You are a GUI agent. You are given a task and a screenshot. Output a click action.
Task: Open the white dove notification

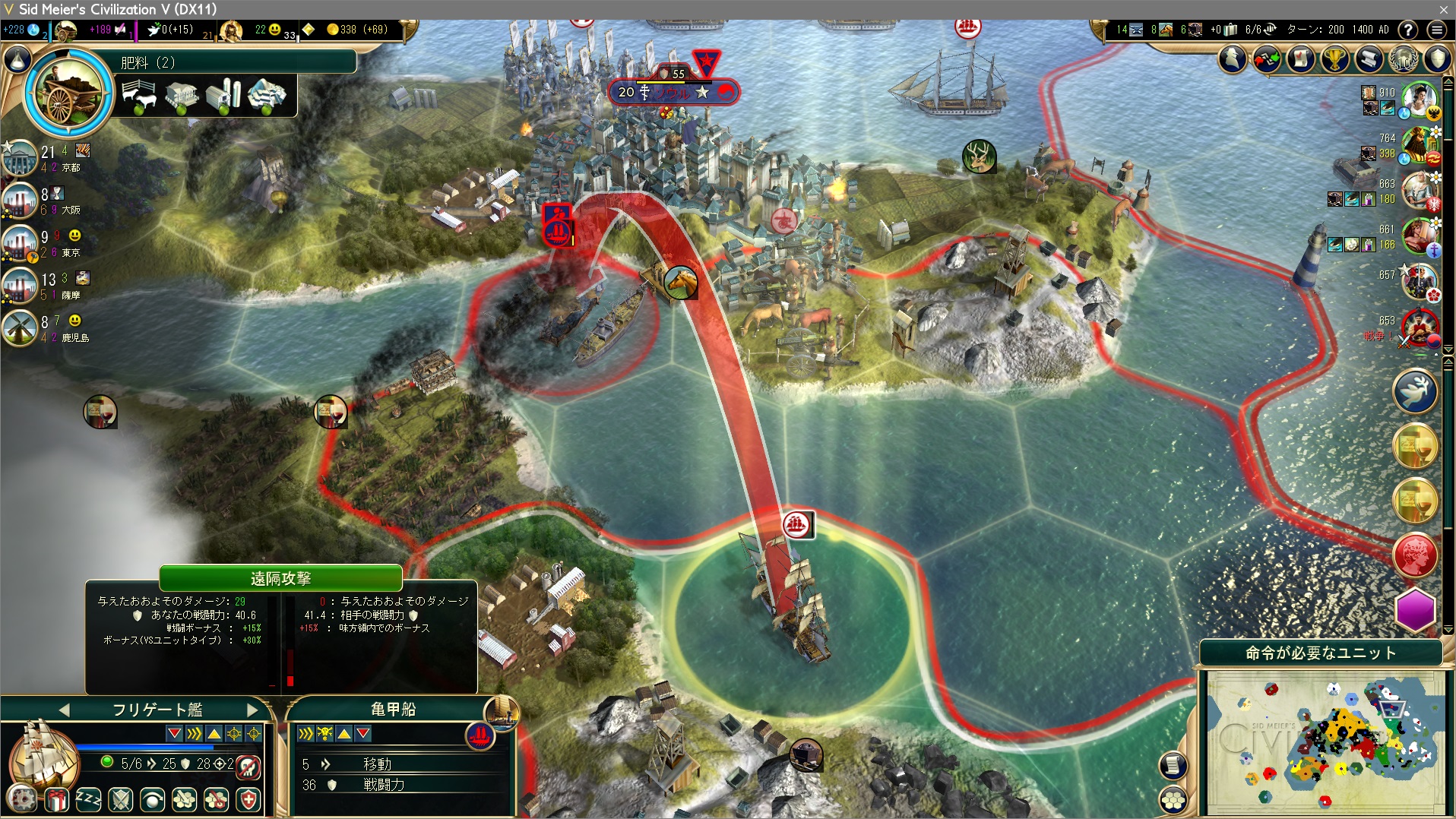click(x=1415, y=391)
